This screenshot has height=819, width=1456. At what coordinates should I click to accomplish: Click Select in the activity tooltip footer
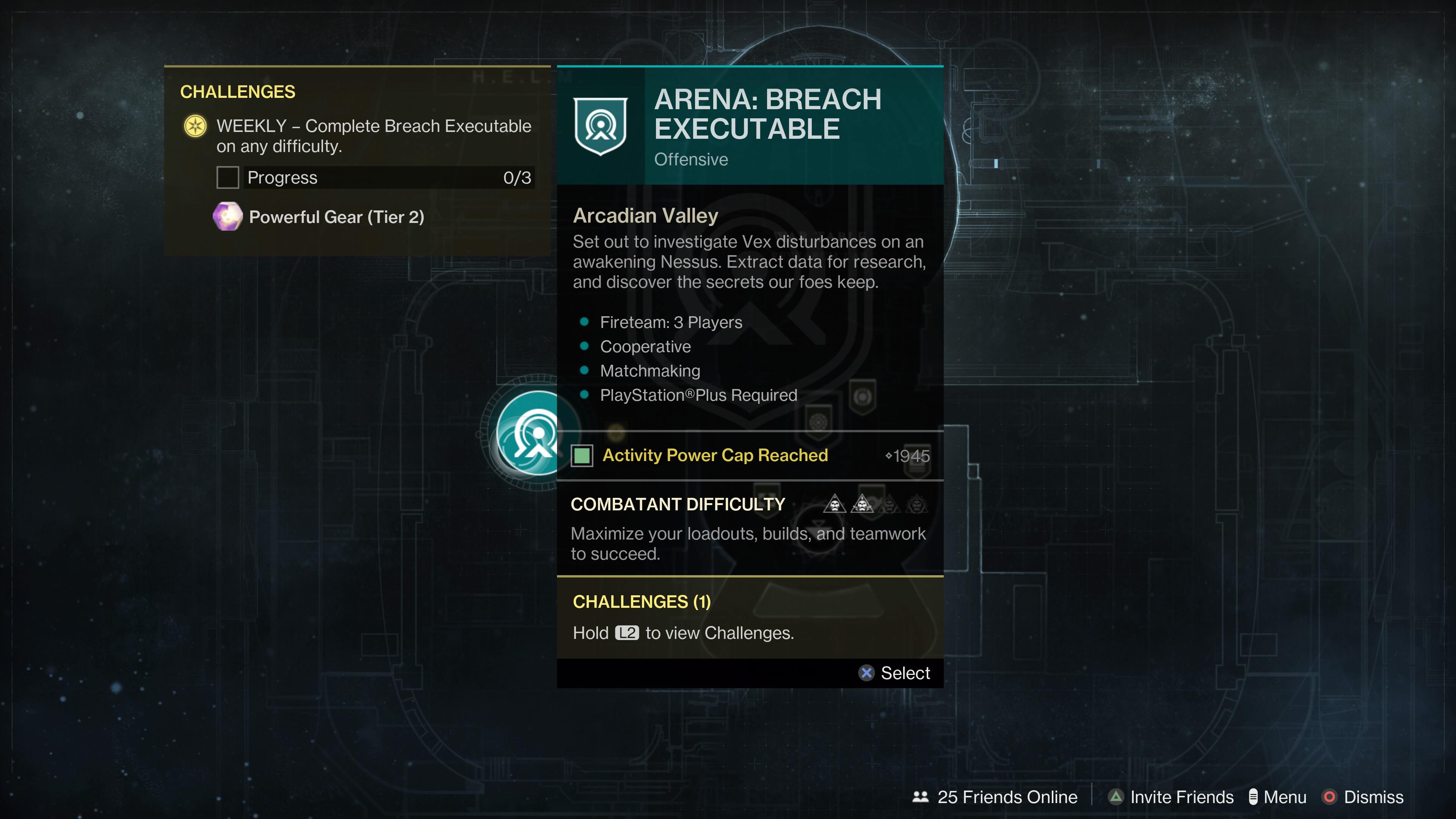point(894,673)
